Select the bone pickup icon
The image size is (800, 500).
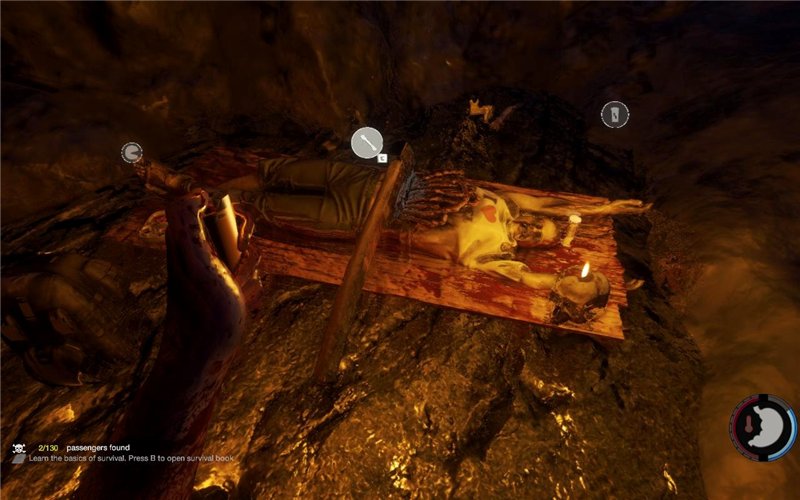366,143
